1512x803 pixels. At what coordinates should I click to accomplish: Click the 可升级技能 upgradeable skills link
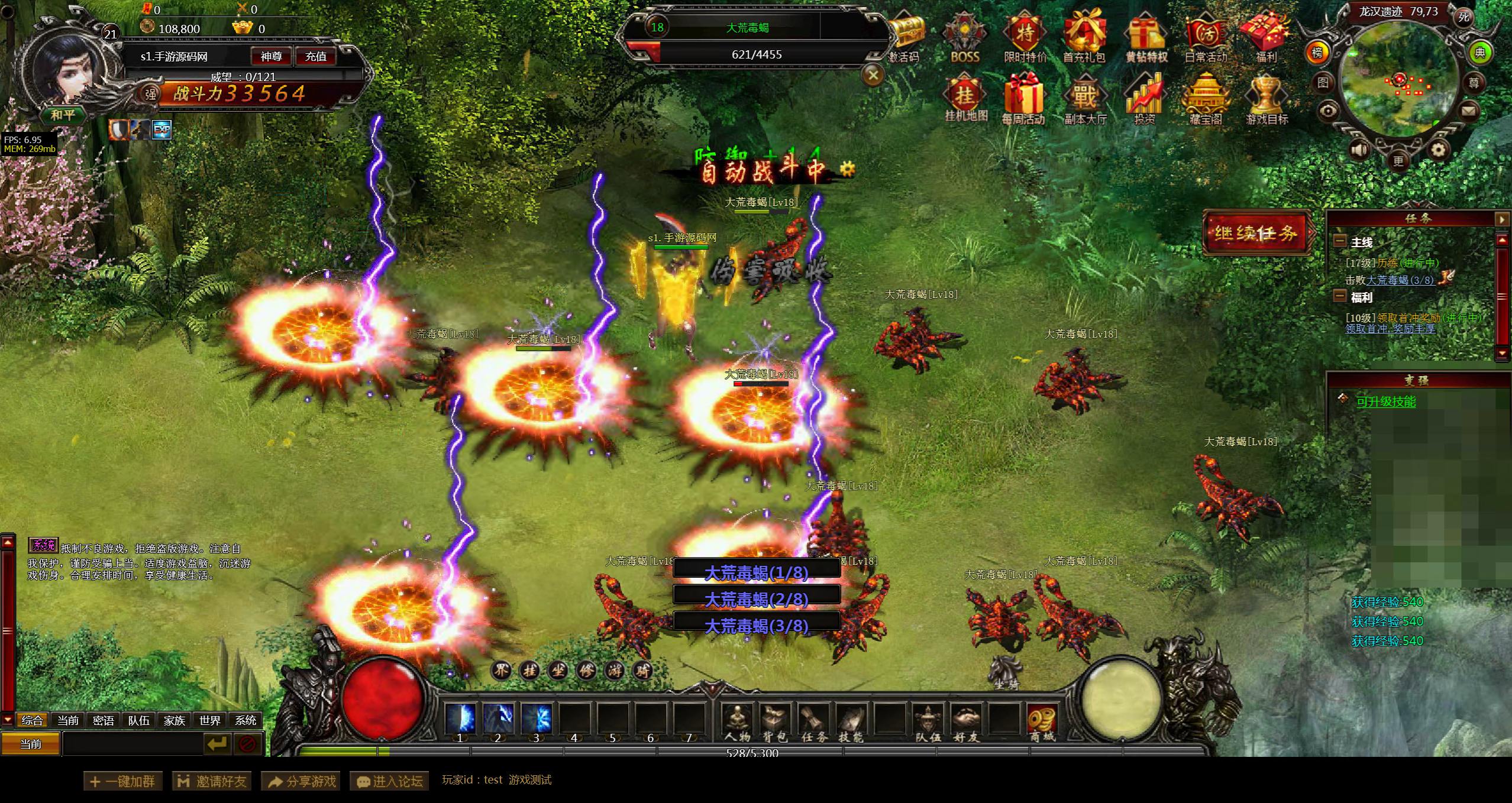coord(1386,401)
